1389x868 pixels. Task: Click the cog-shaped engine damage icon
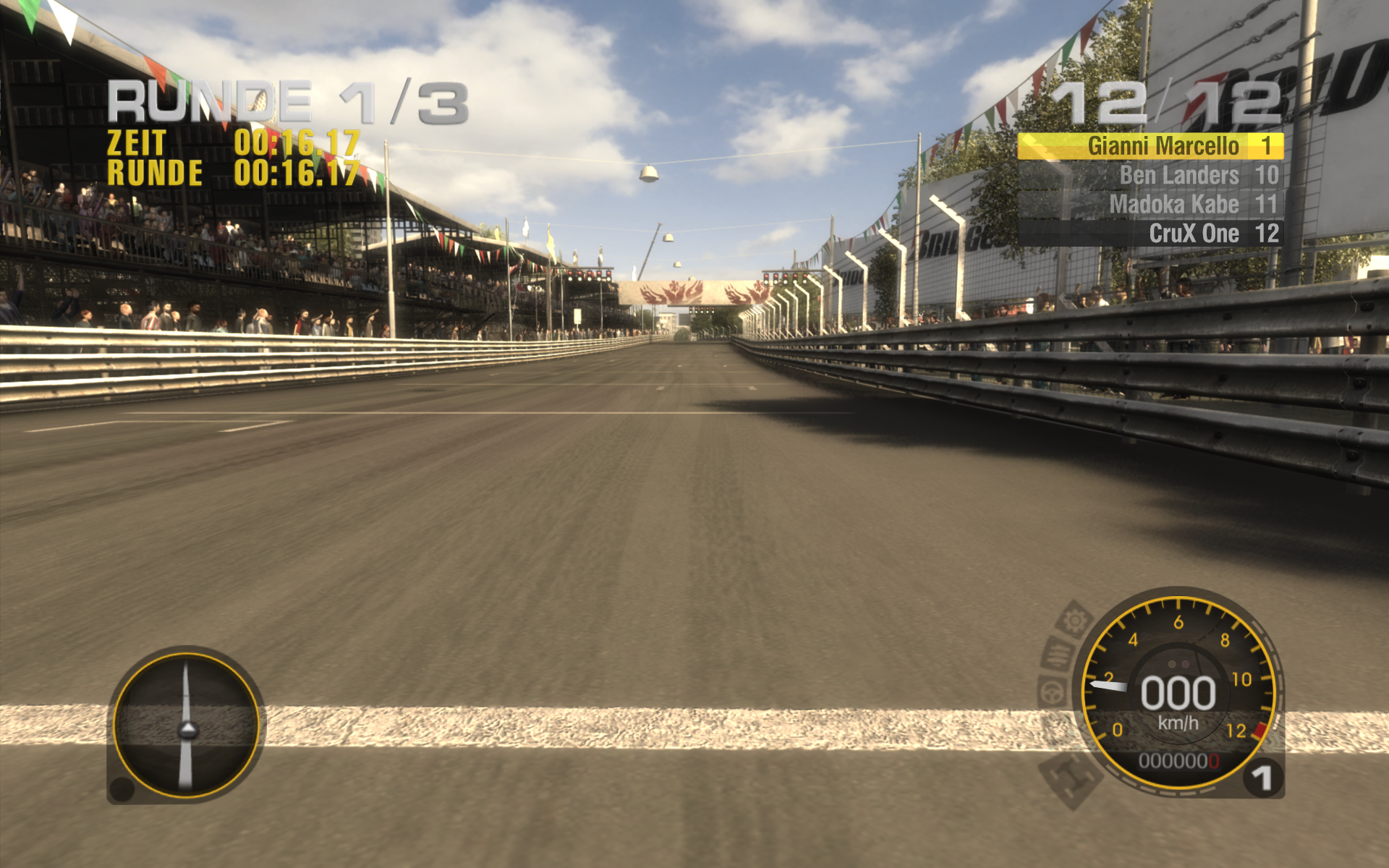click(x=1075, y=621)
